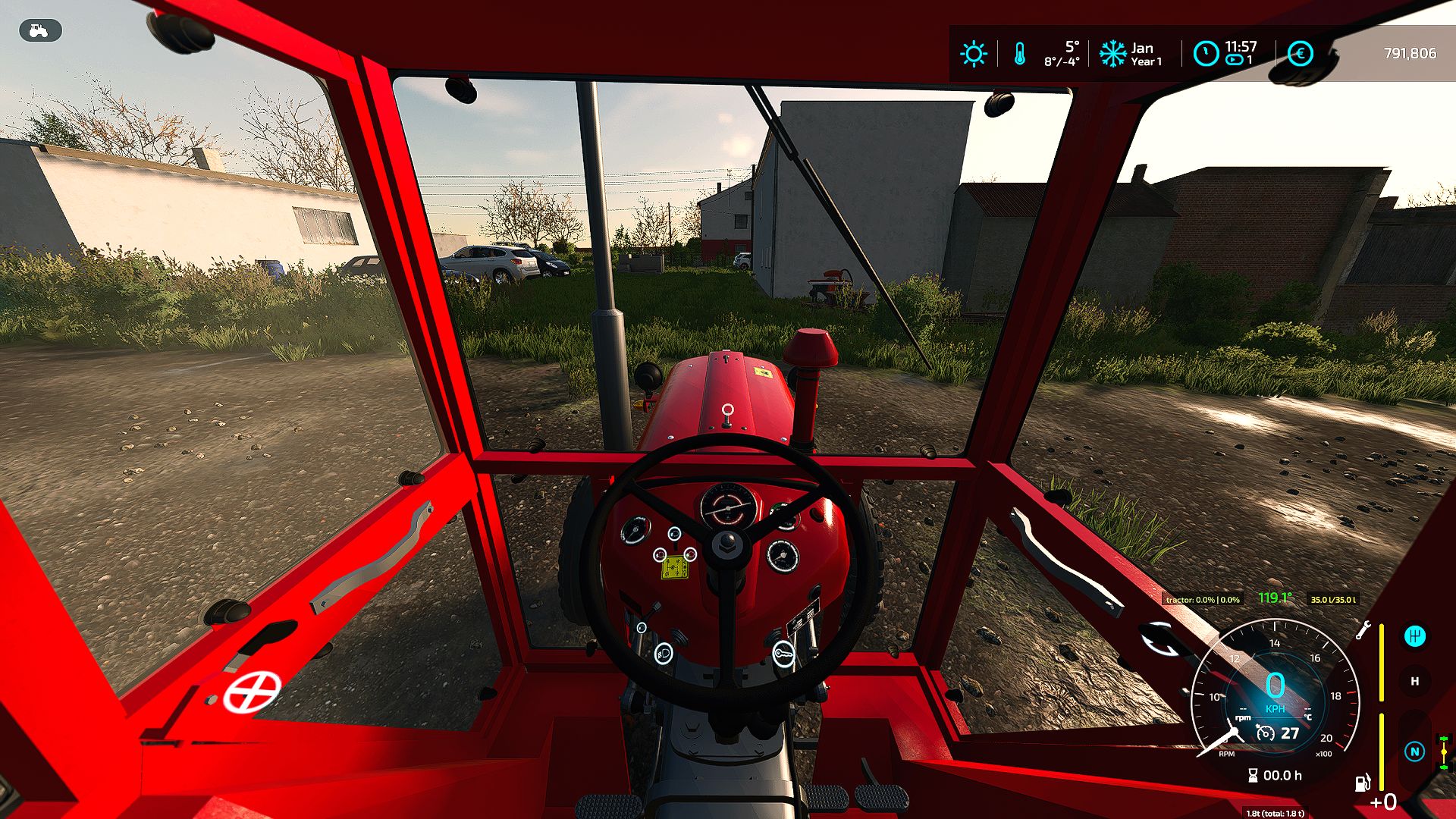
Task: Activate the crossed-circle door handle marker
Action: point(252,691)
